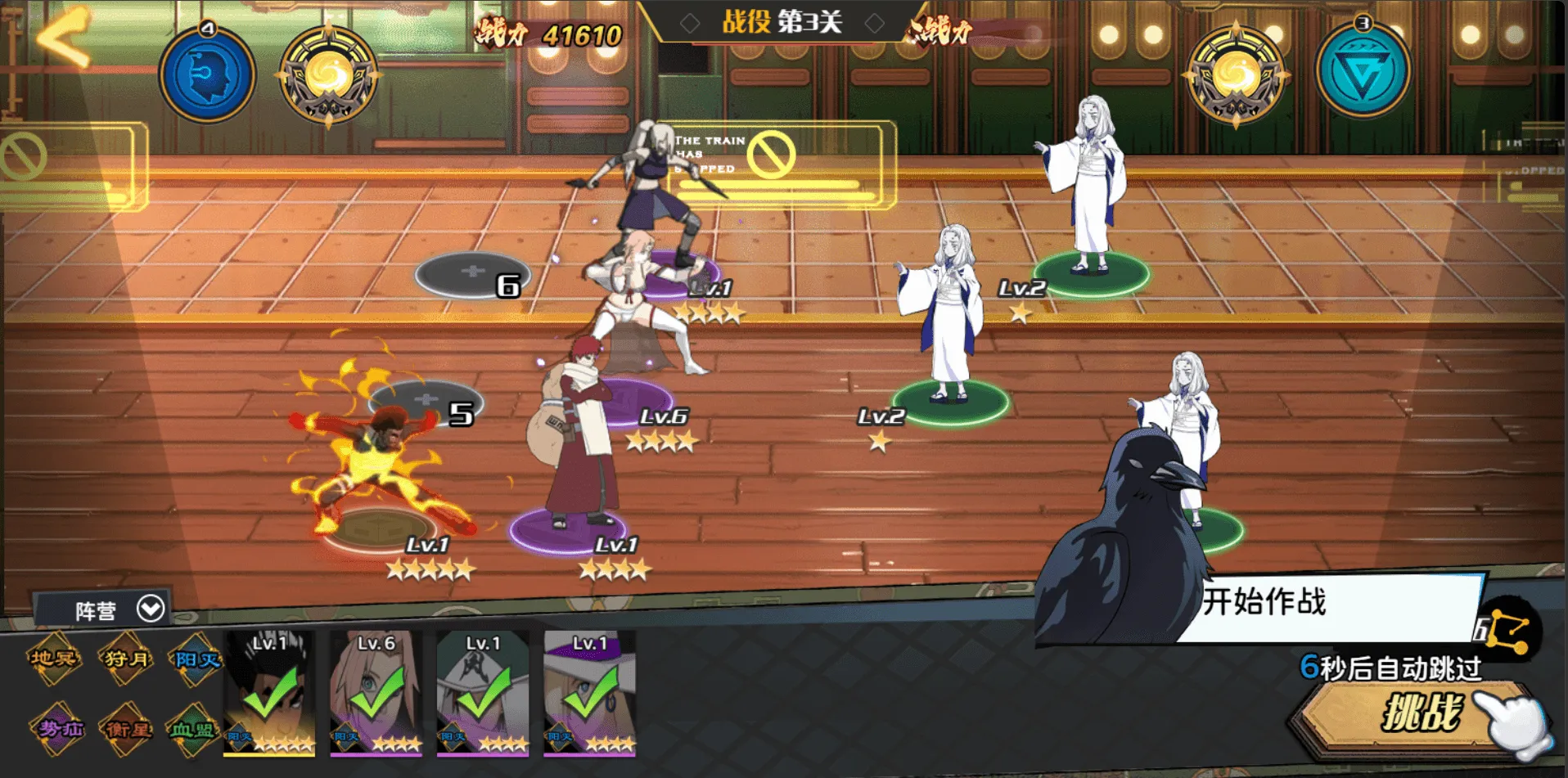This screenshot has height=778, width=1568.
Task: Inspect the enemy's golden swirl formation badge
Action: tap(1236, 75)
